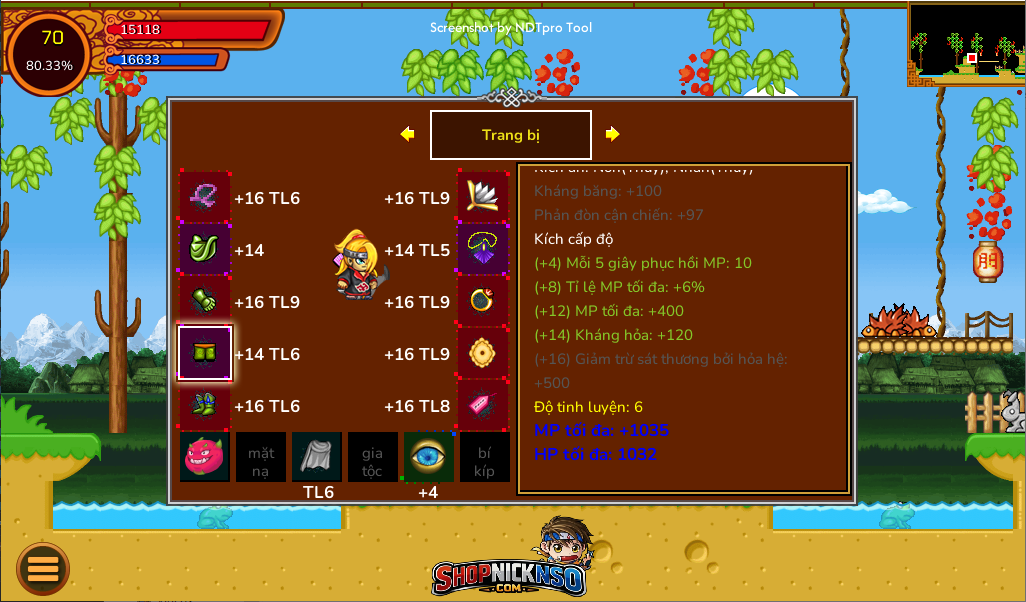Image resolution: width=1026 pixels, height=602 pixels.
Task: Select the blue eye item slot
Action: [x=428, y=457]
